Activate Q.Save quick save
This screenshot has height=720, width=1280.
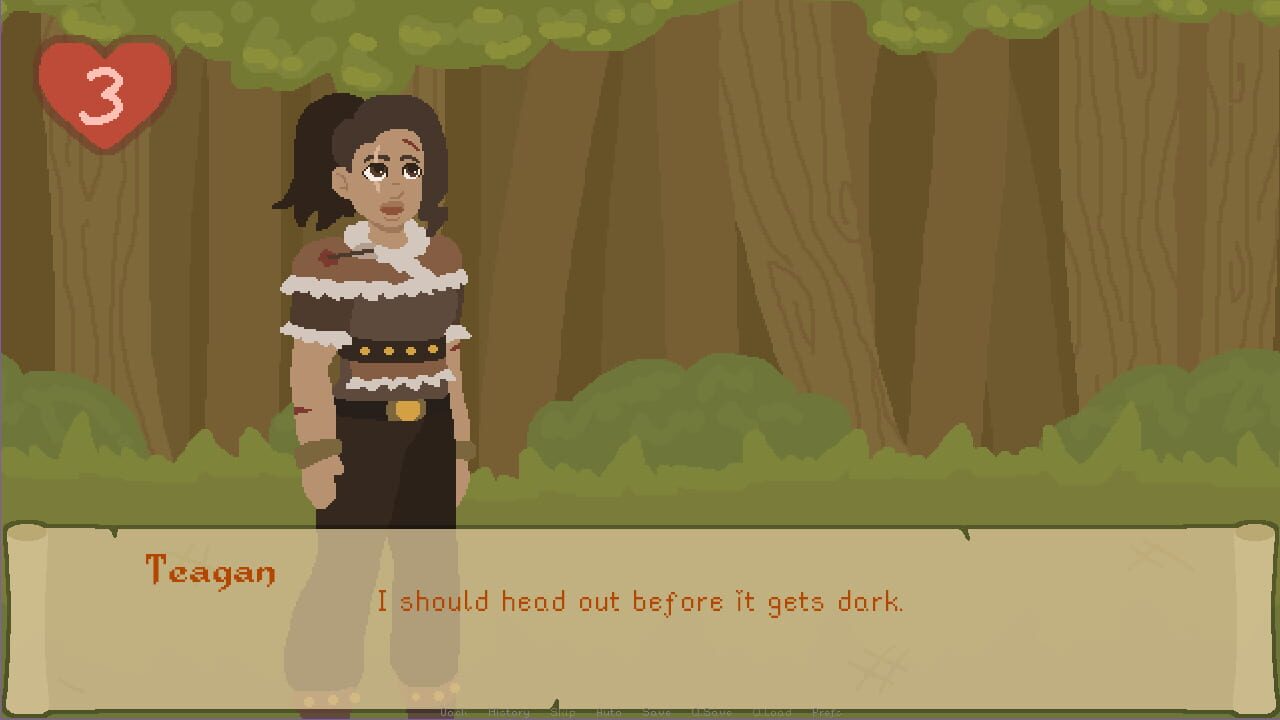click(x=710, y=714)
